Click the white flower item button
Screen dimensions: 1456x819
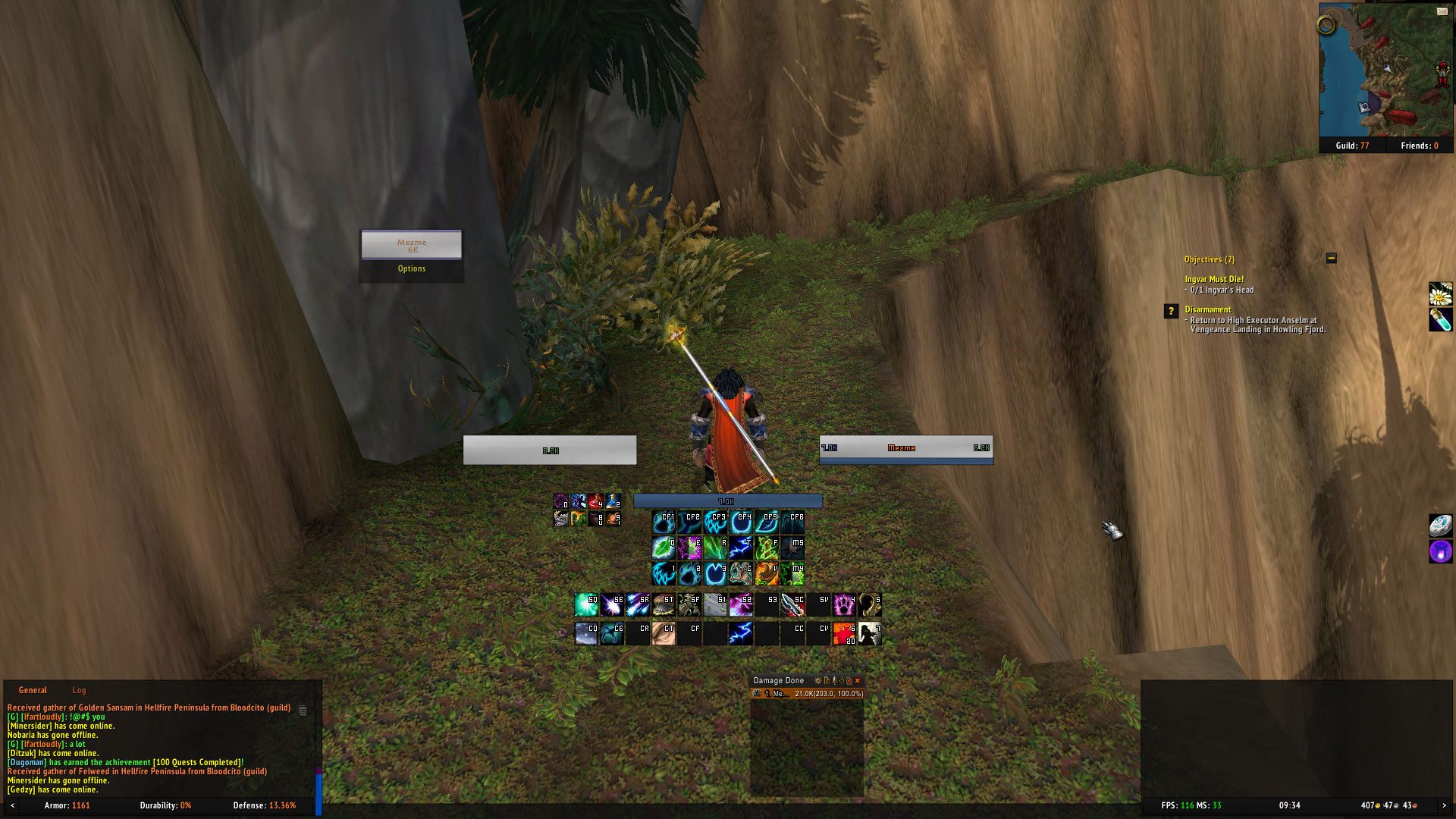1440,293
